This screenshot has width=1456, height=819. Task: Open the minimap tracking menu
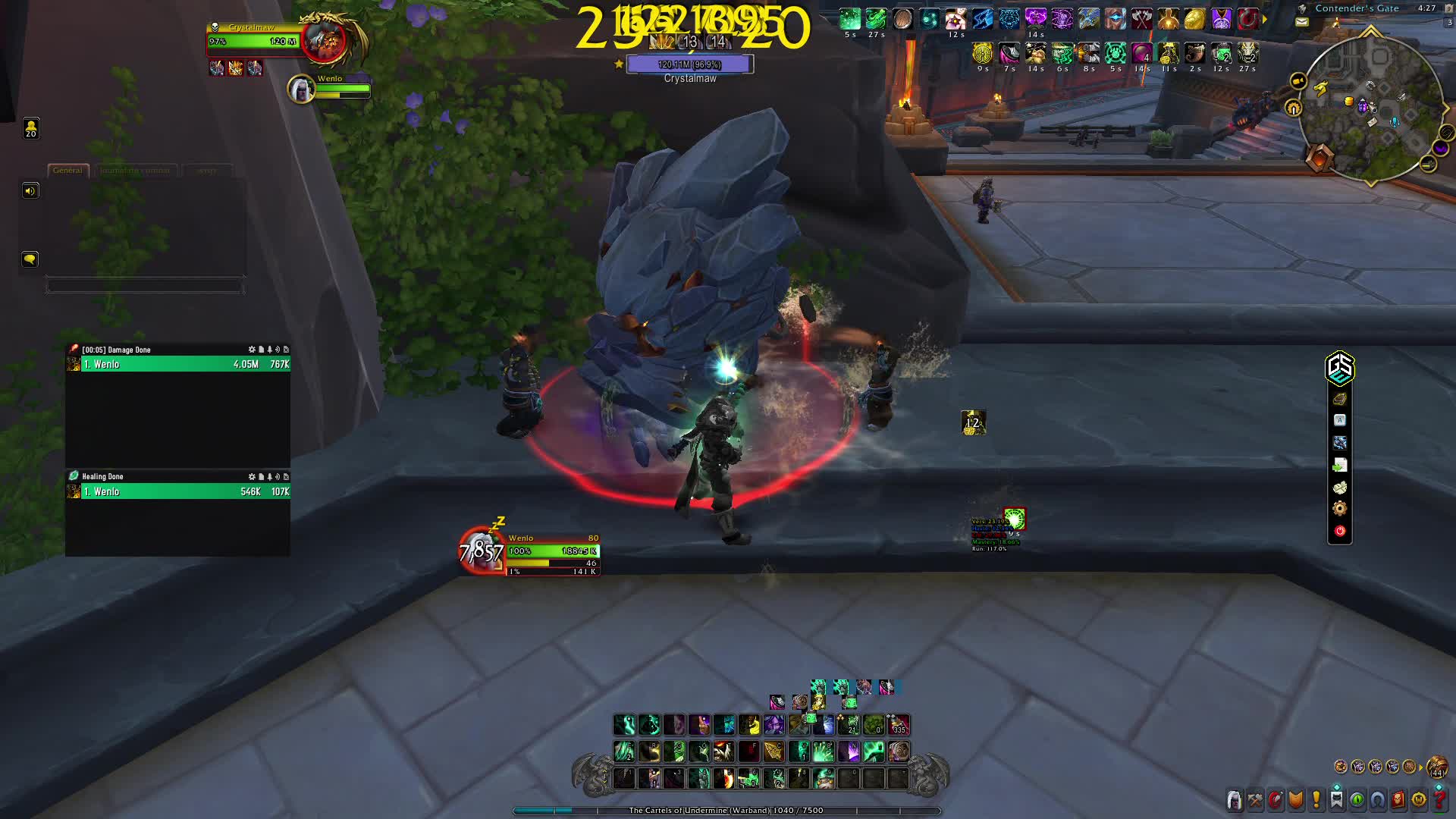pyautogui.click(x=1292, y=108)
